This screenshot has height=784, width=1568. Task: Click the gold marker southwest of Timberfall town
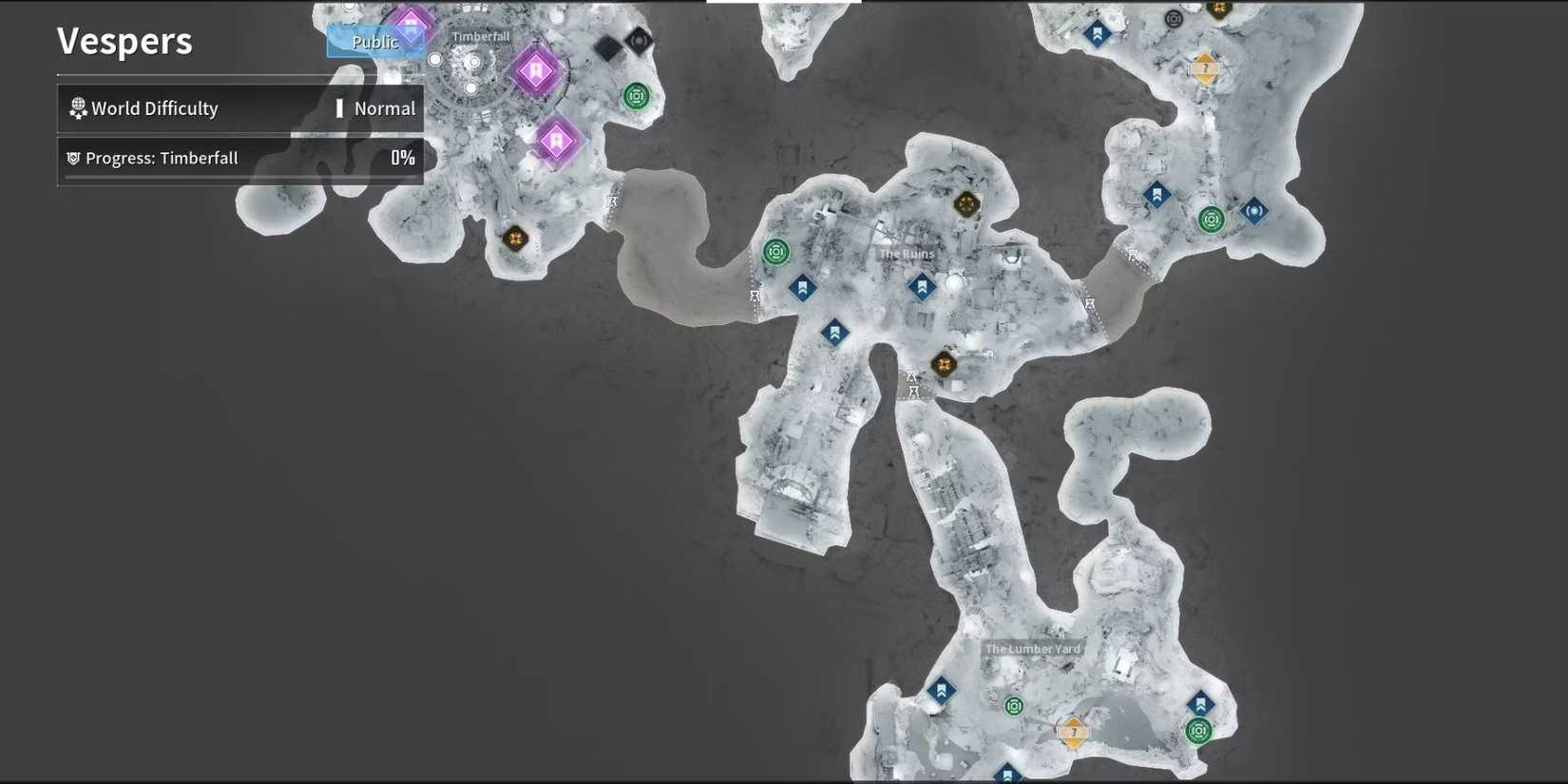515,239
